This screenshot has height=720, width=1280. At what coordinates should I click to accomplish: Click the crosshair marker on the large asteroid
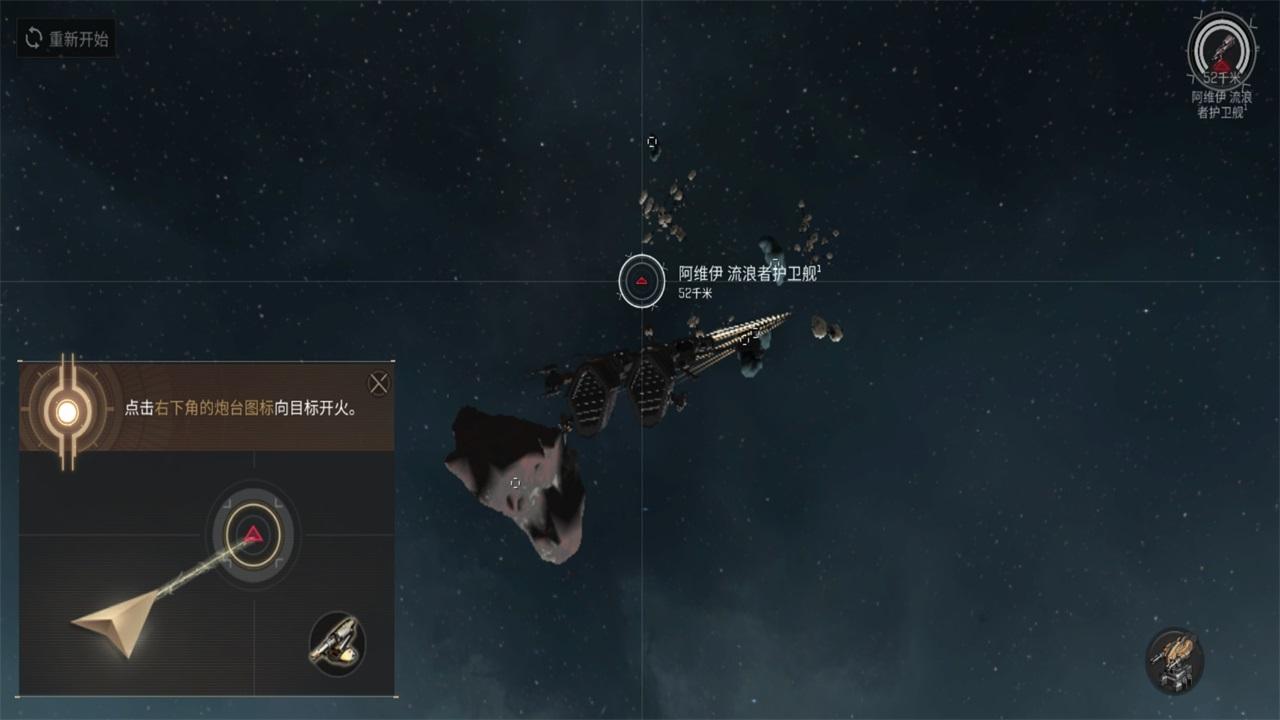(x=516, y=482)
